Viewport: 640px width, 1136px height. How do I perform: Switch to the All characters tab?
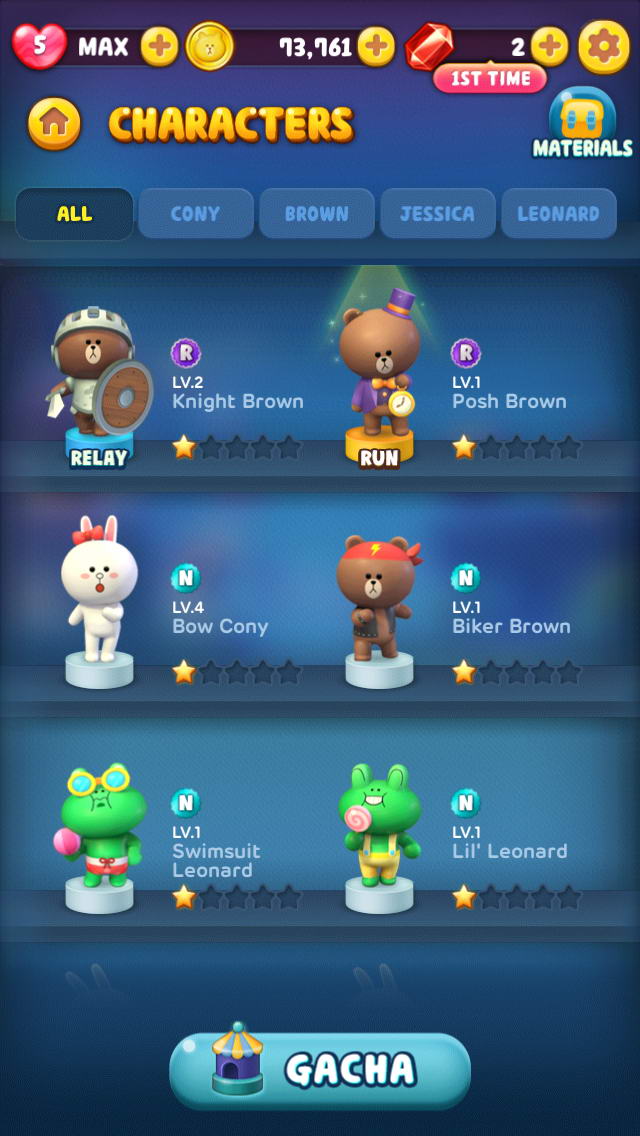[74, 213]
